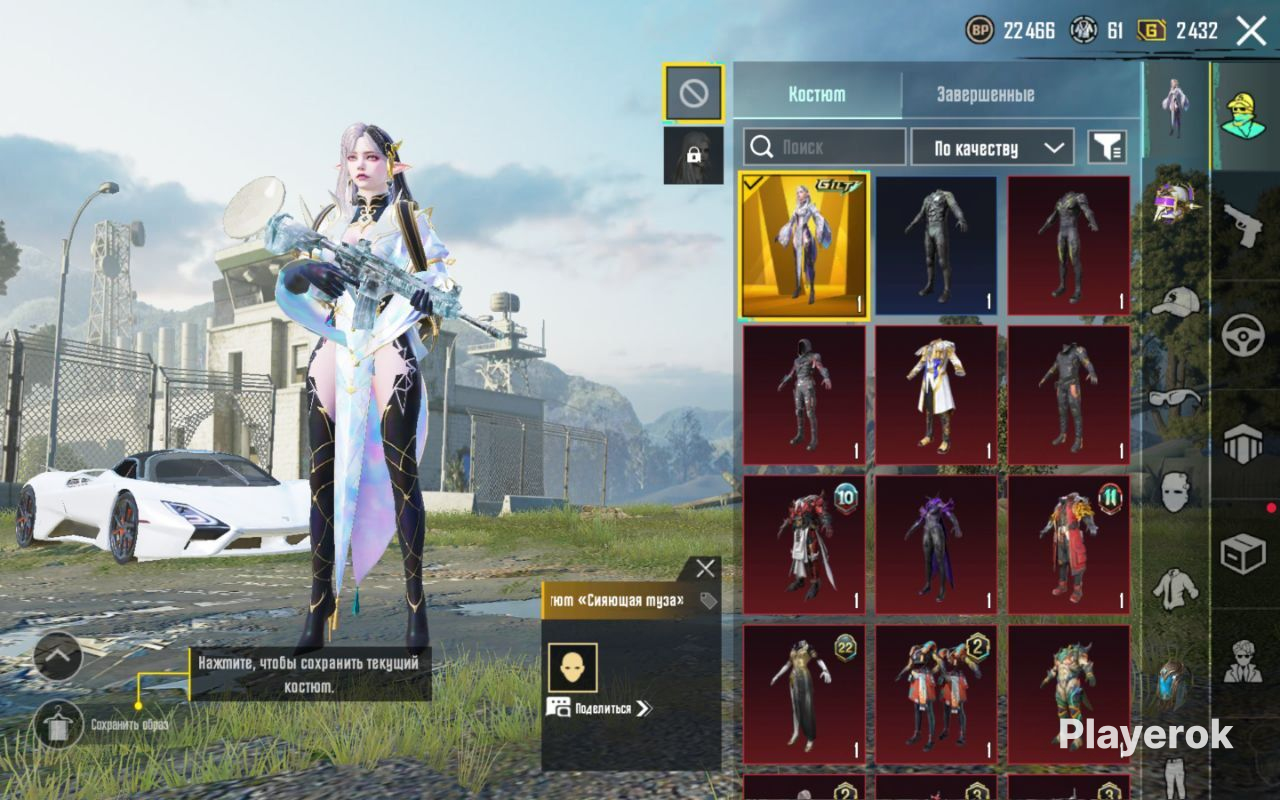1280x800 pixels.
Task: Select the gold GILT Сияющая муза costume
Action: tap(804, 246)
